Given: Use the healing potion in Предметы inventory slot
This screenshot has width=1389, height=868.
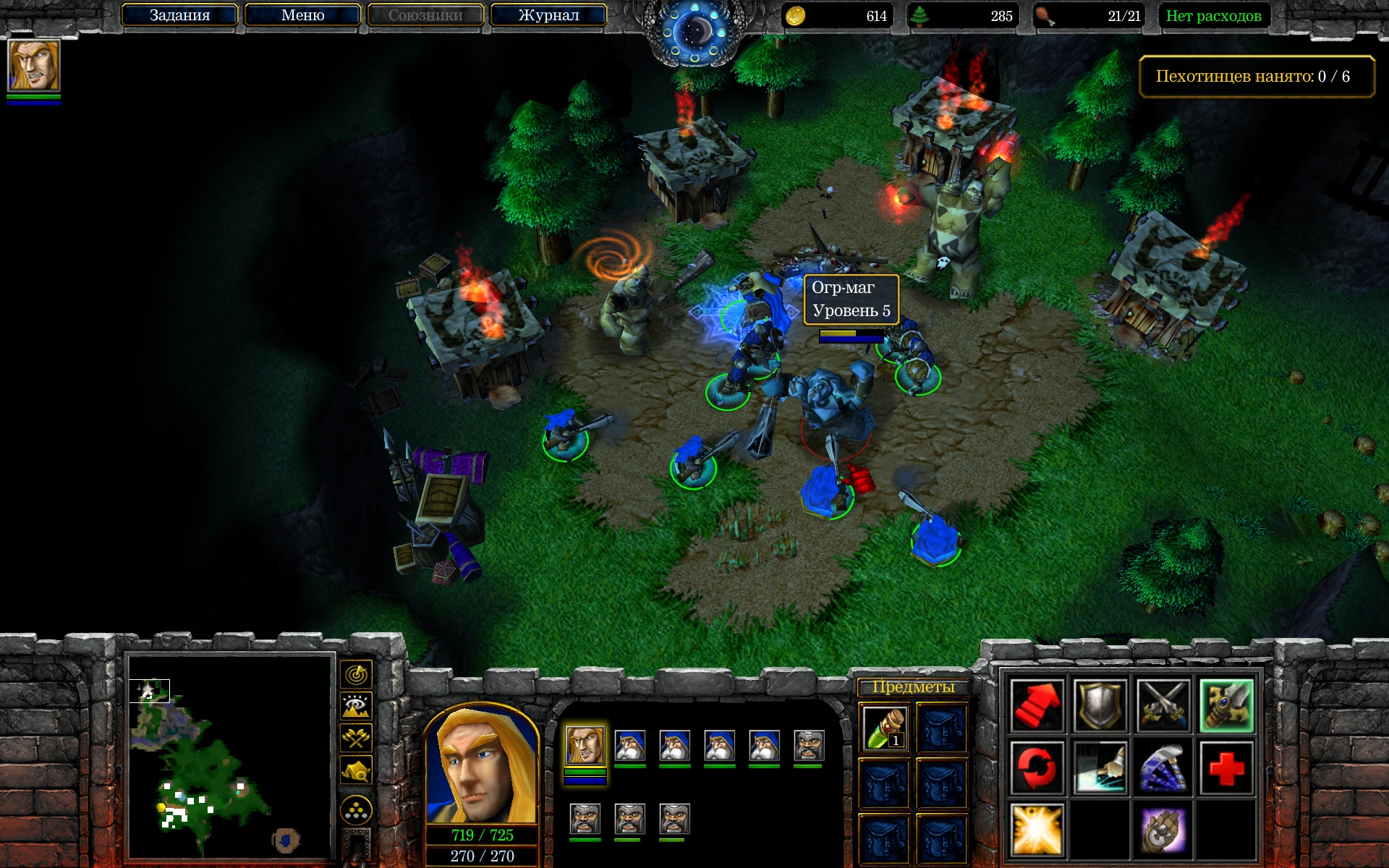Looking at the screenshot, I should (884, 727).
